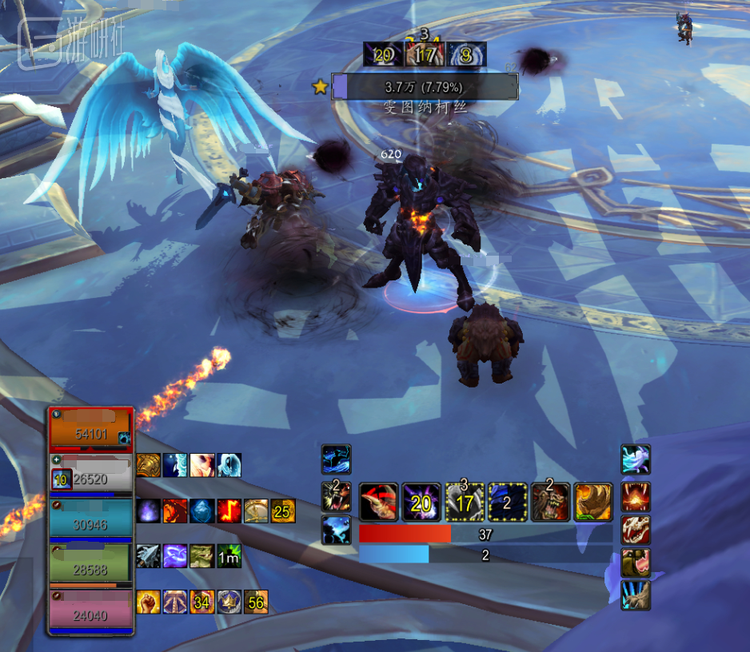
Task: Click the red rune cooldown icon
Action: pyautogui.click(x=230, y=511)
